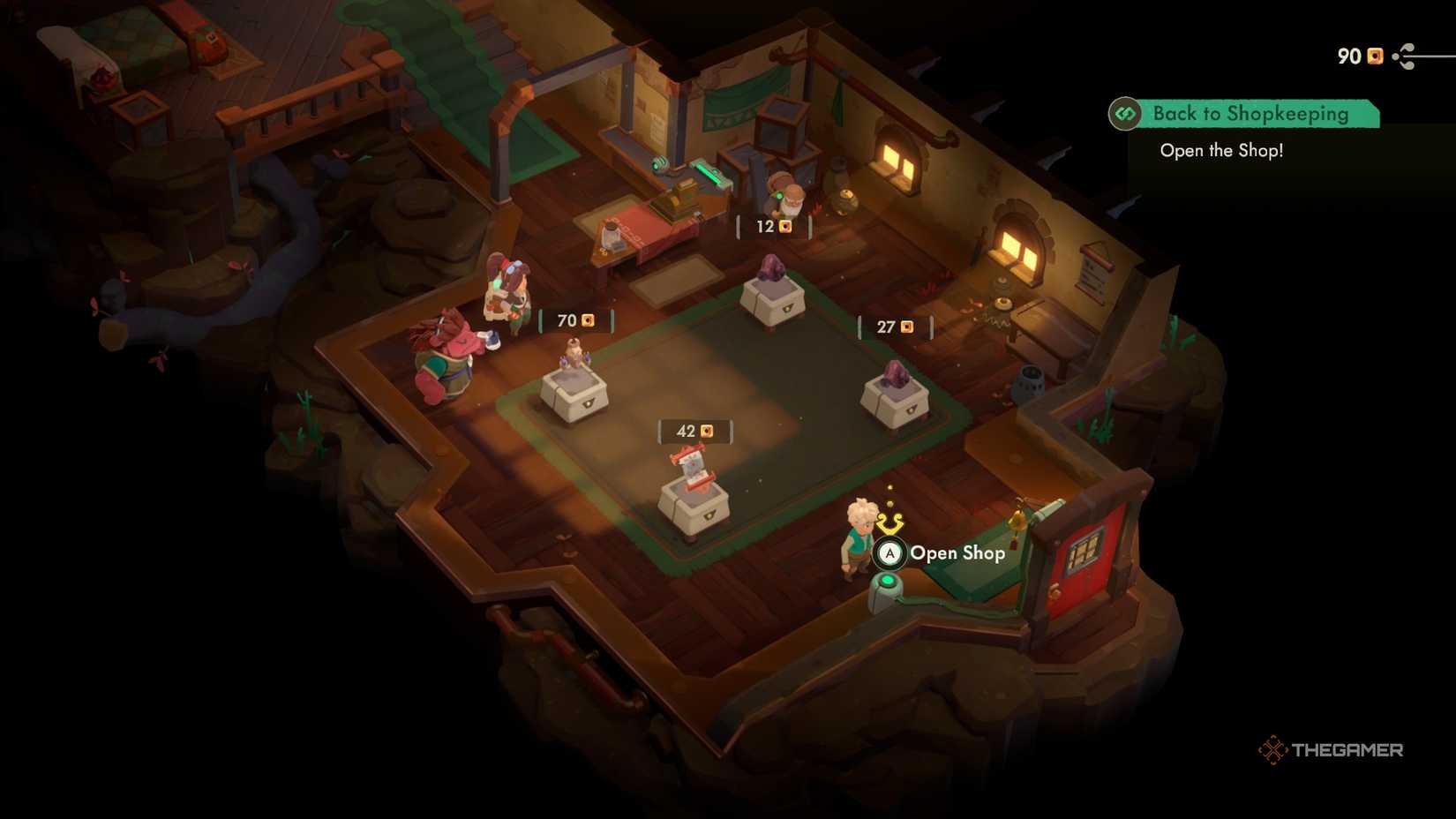Expand the 70 coin price label
This screenshot has width=1456, height=819.
(x=572, y=319)
